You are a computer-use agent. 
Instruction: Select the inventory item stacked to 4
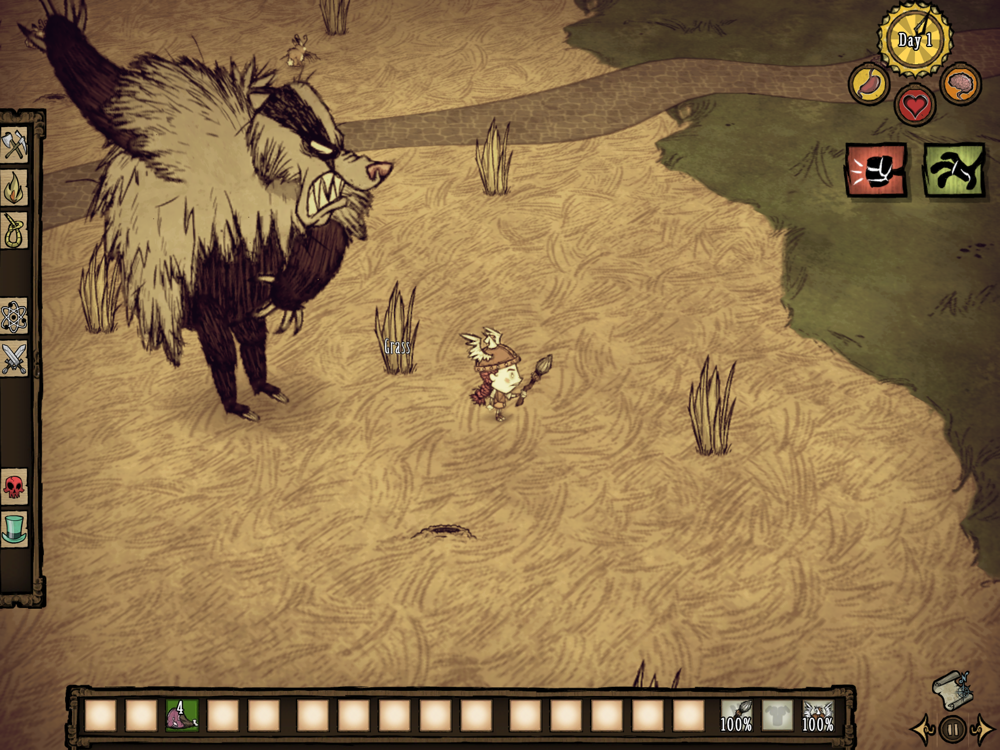coord(182,715)
